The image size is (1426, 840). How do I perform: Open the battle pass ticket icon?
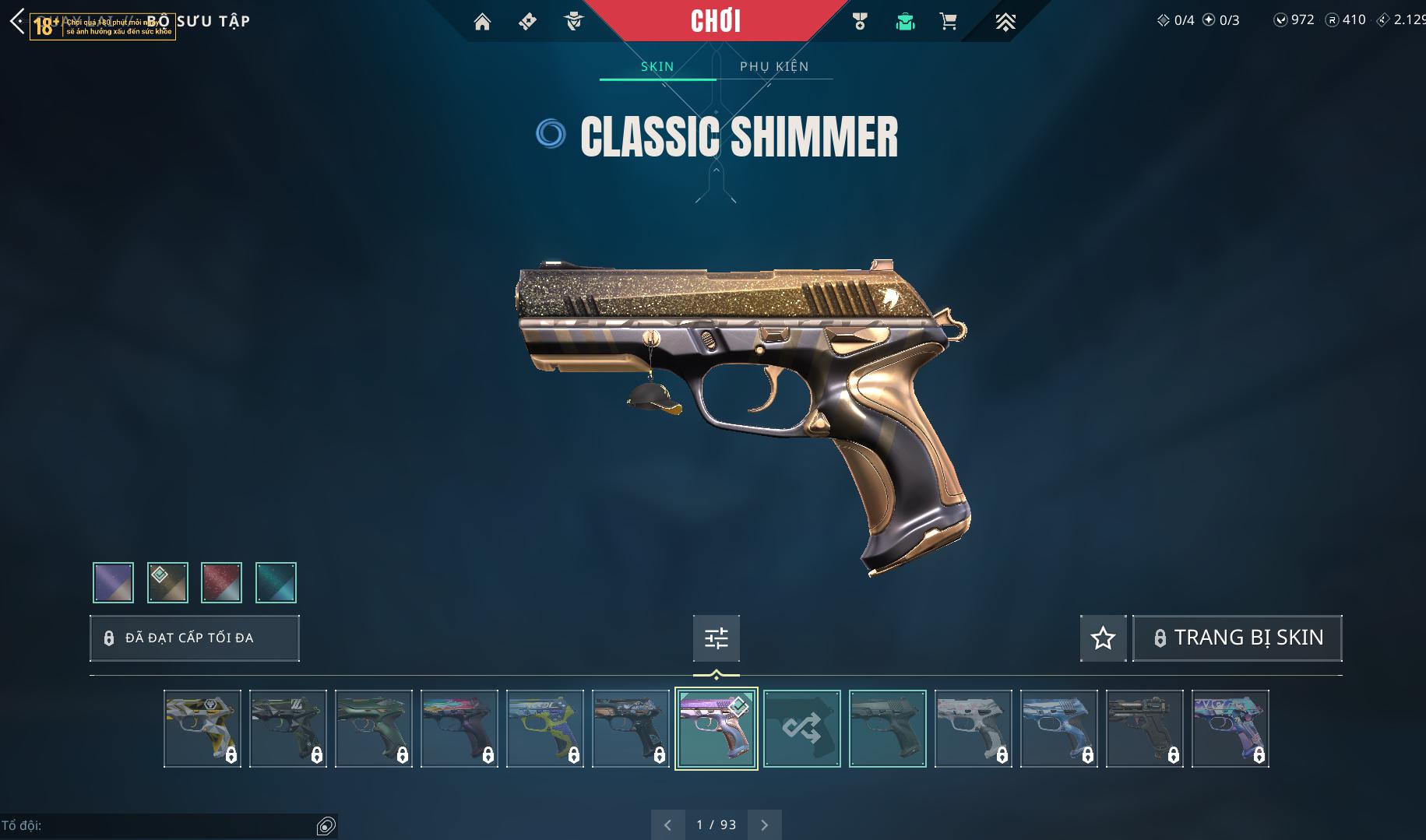point(527,22)
